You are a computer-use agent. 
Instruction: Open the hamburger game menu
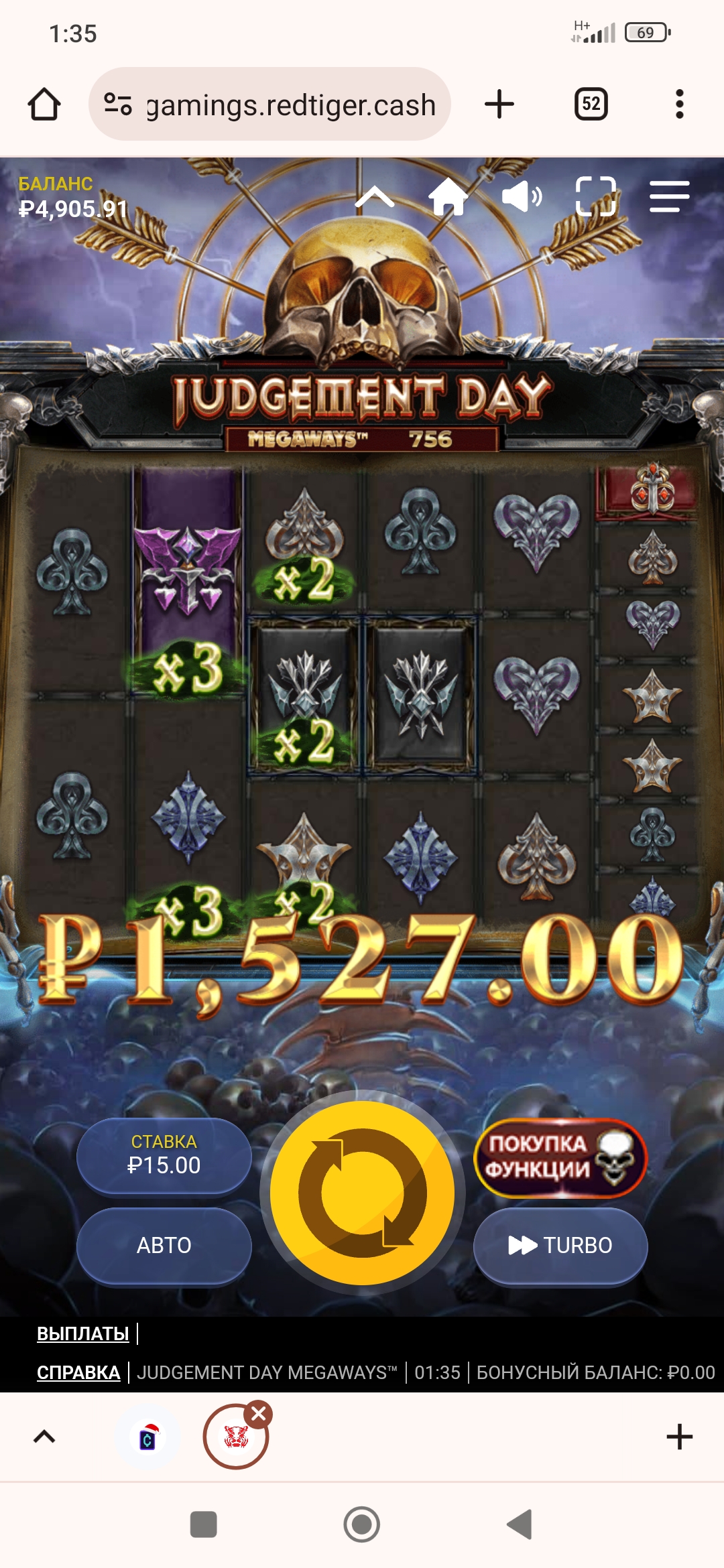pyautogui.click(x=669, y=197)
